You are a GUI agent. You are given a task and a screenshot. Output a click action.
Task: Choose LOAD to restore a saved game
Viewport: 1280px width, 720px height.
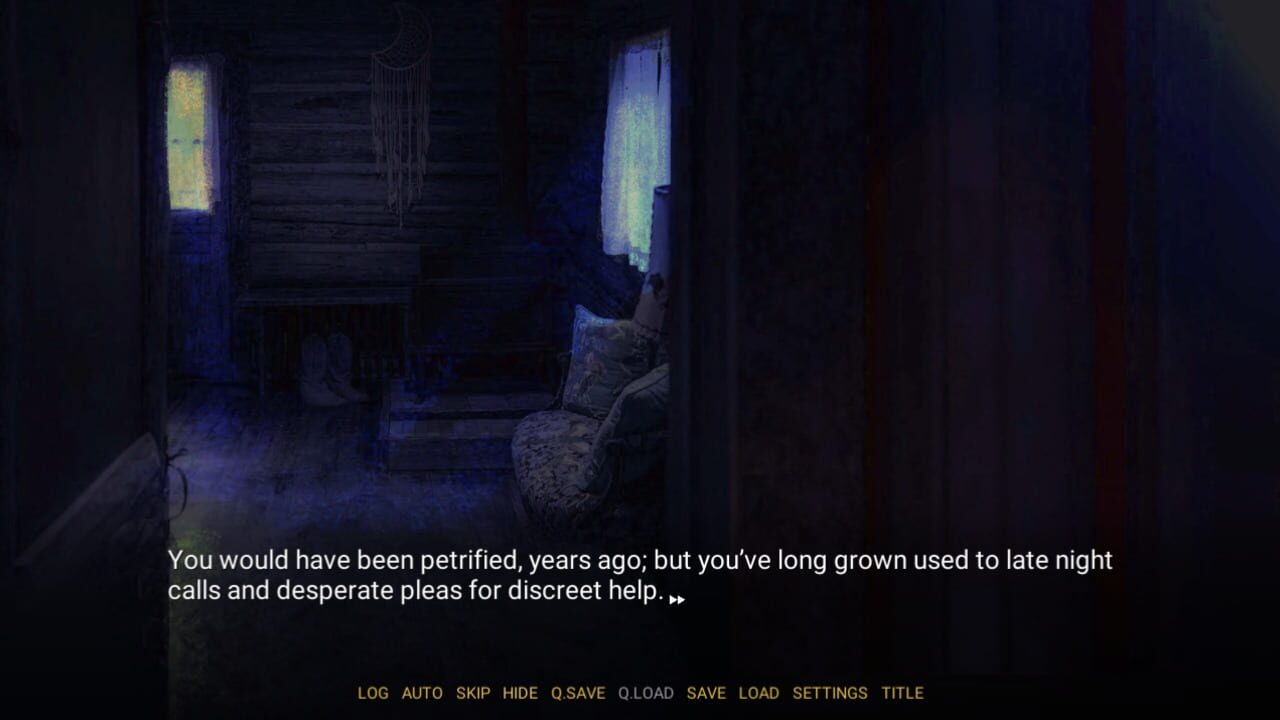coord(760,692)
